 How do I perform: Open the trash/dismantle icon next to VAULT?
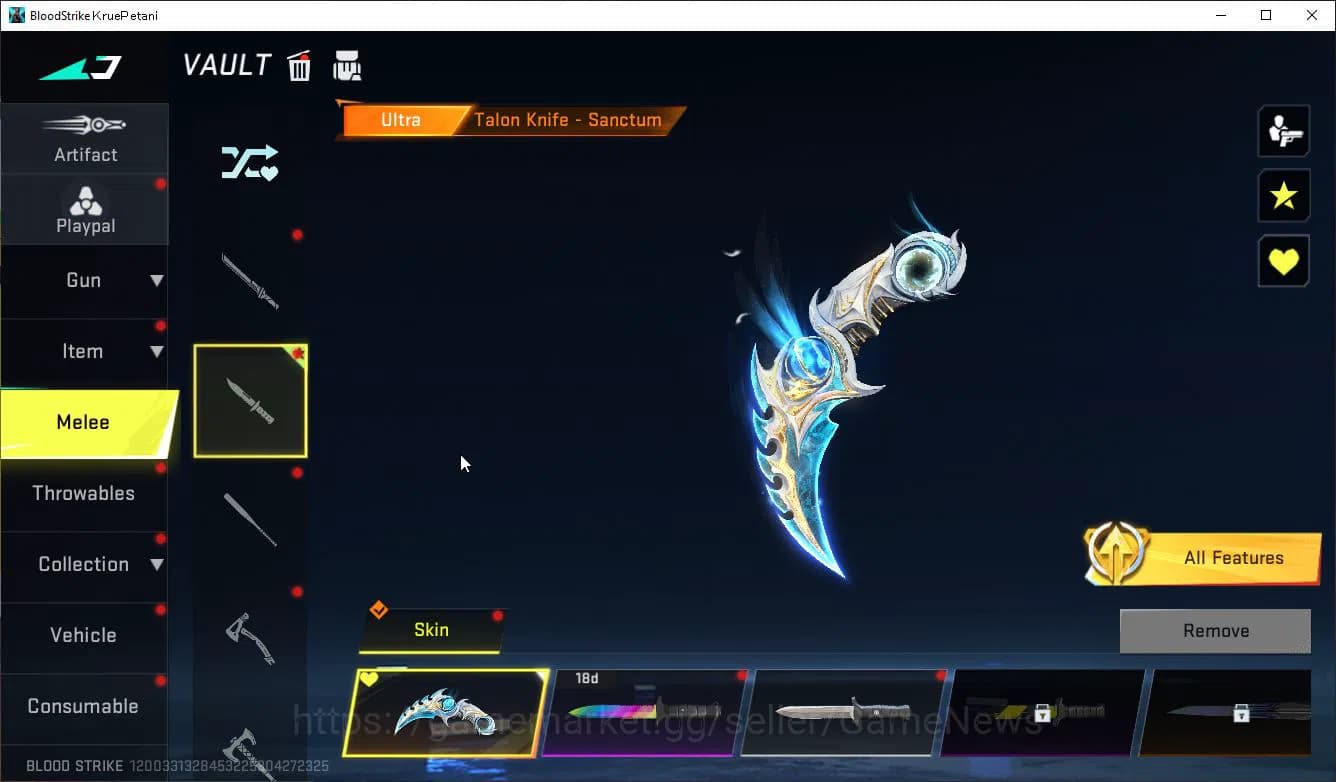coord(299,65)
